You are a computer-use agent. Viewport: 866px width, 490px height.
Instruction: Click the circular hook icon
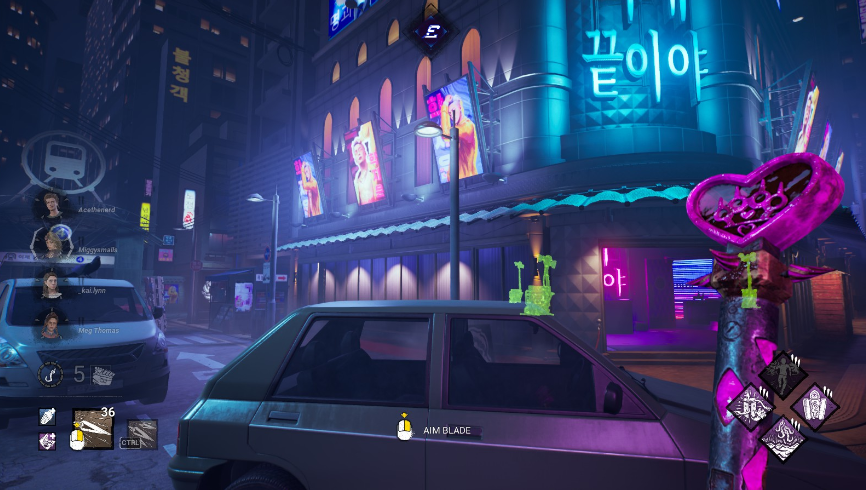pos(51,375)
